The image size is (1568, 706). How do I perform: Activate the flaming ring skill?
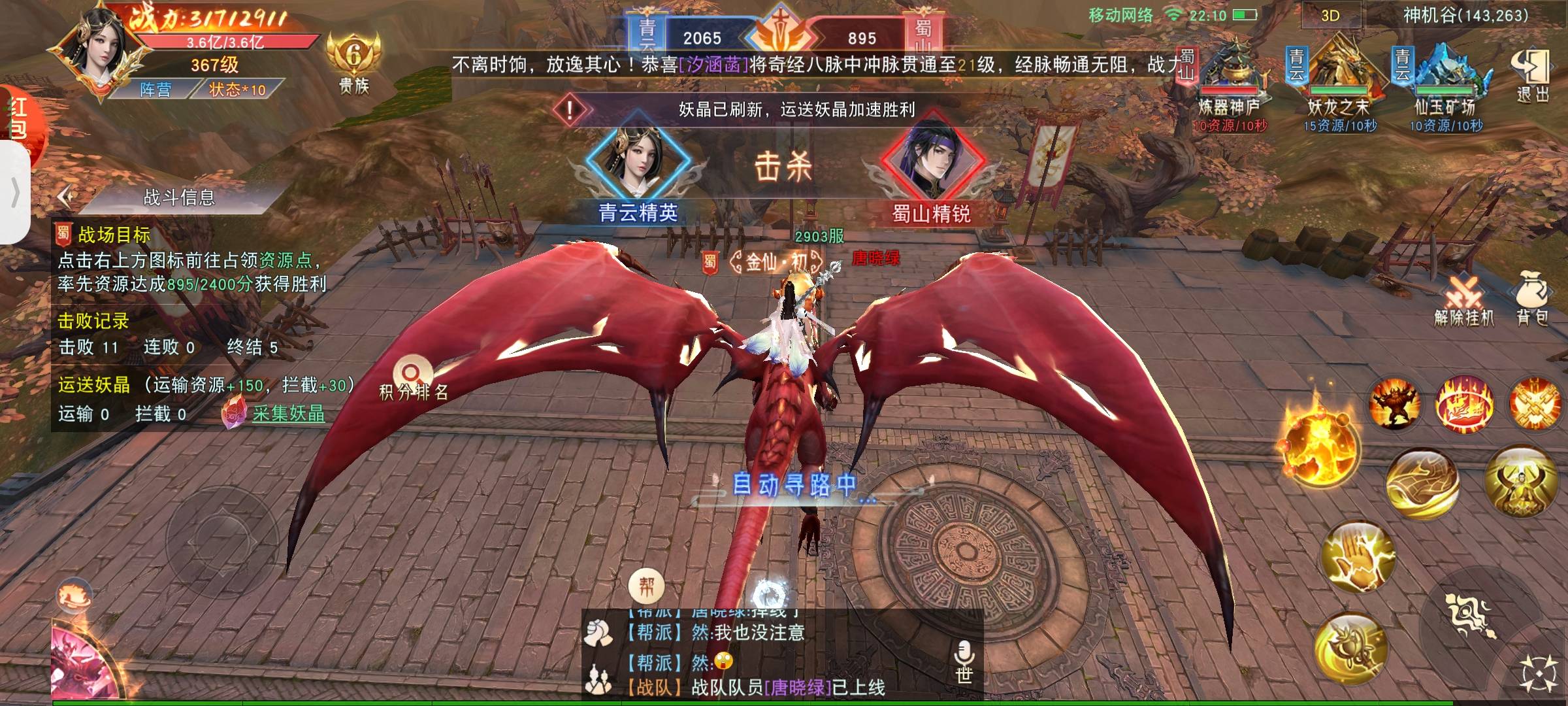click(1463, 405)
